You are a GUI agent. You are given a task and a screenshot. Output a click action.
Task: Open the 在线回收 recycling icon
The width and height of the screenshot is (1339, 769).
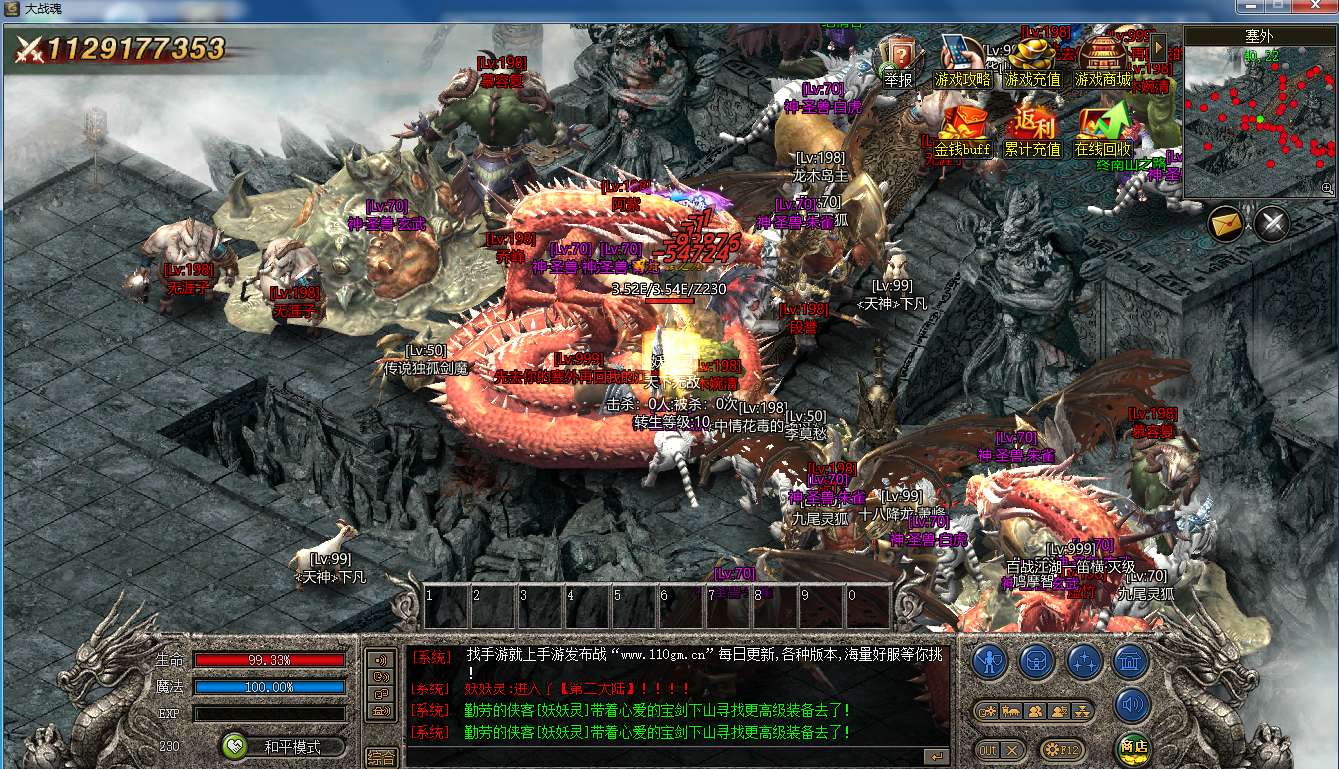[1102, 130]
